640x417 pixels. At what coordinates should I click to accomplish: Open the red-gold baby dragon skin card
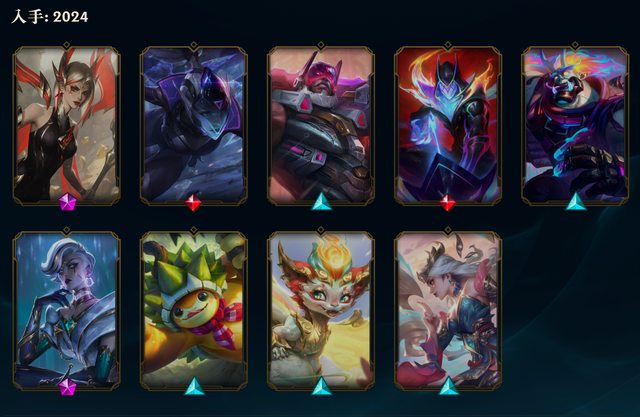tap(320, 309)
